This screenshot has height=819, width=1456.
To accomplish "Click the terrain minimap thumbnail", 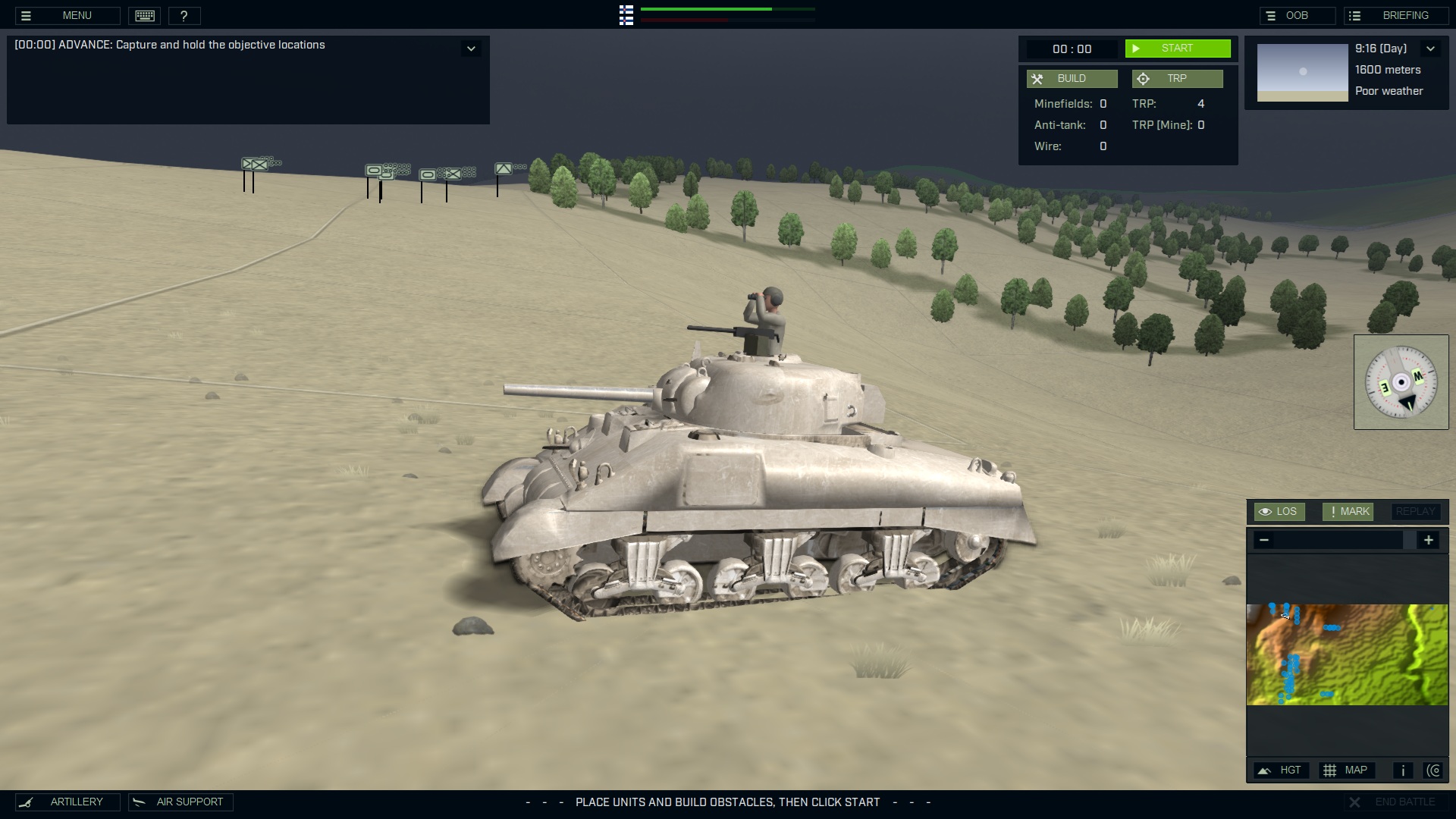I will pyautogui.click(x=1348, y=654).
